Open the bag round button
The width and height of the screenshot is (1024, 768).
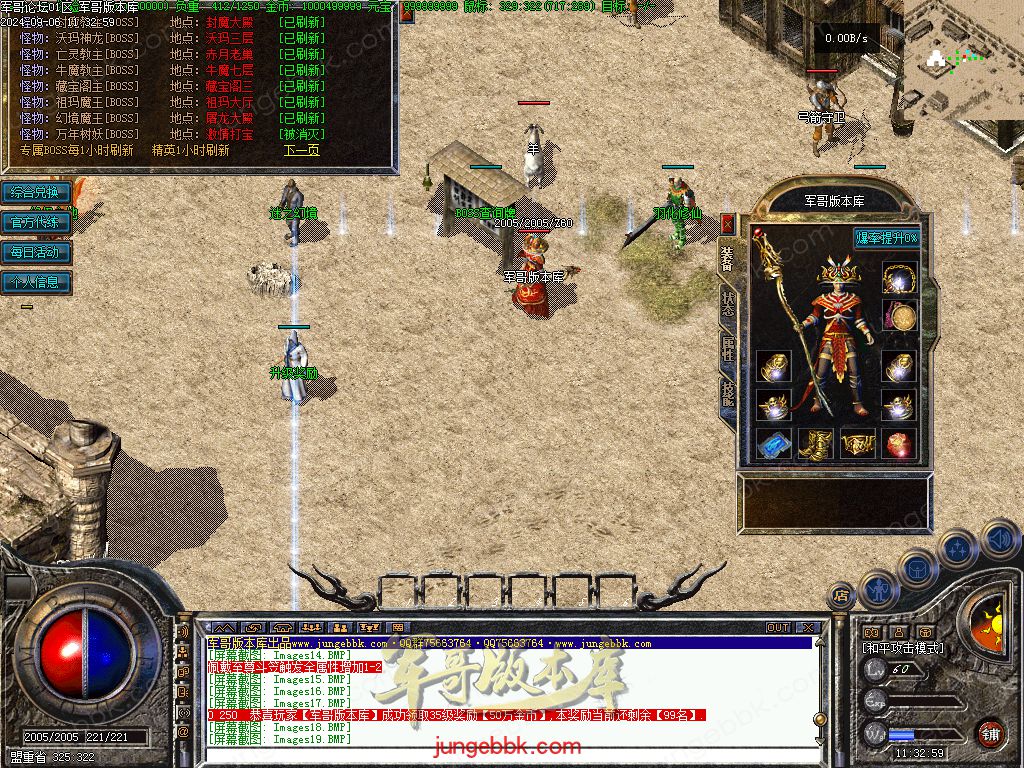click(x=918, y=569)
